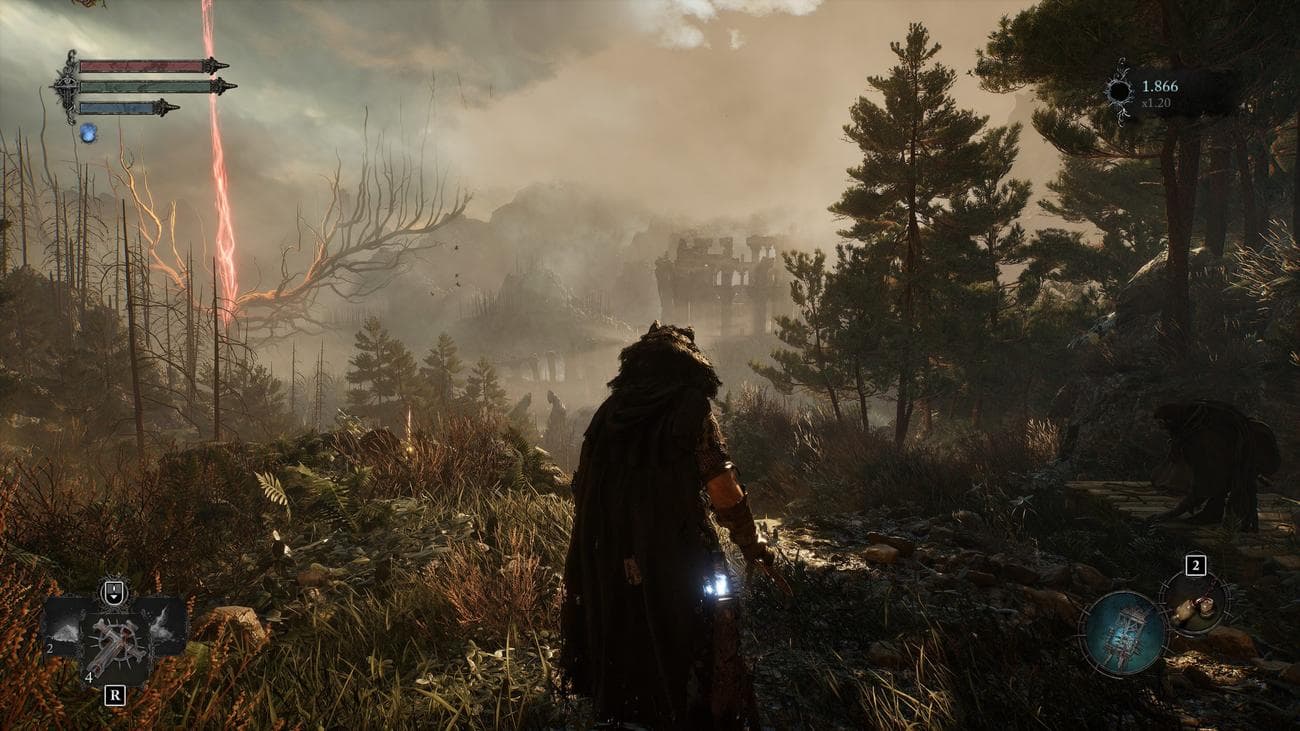This screenshot has width=1300, height=731.
Task: Click the blue orb status buff icon
Action: pos(88,132)
